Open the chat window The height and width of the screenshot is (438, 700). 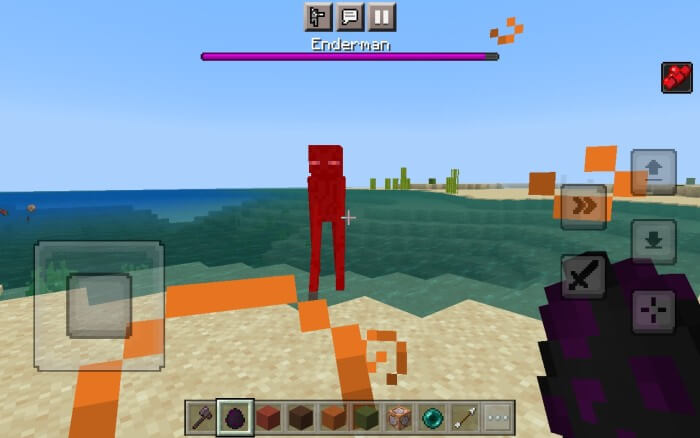(350, 17)
